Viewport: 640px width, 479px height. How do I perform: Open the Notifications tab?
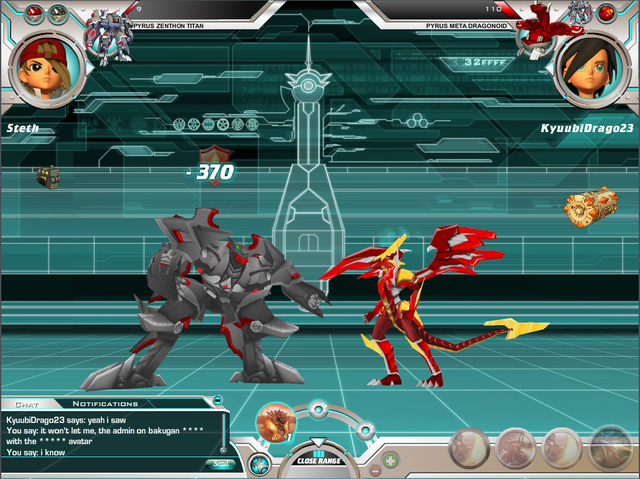click(103, 403)
